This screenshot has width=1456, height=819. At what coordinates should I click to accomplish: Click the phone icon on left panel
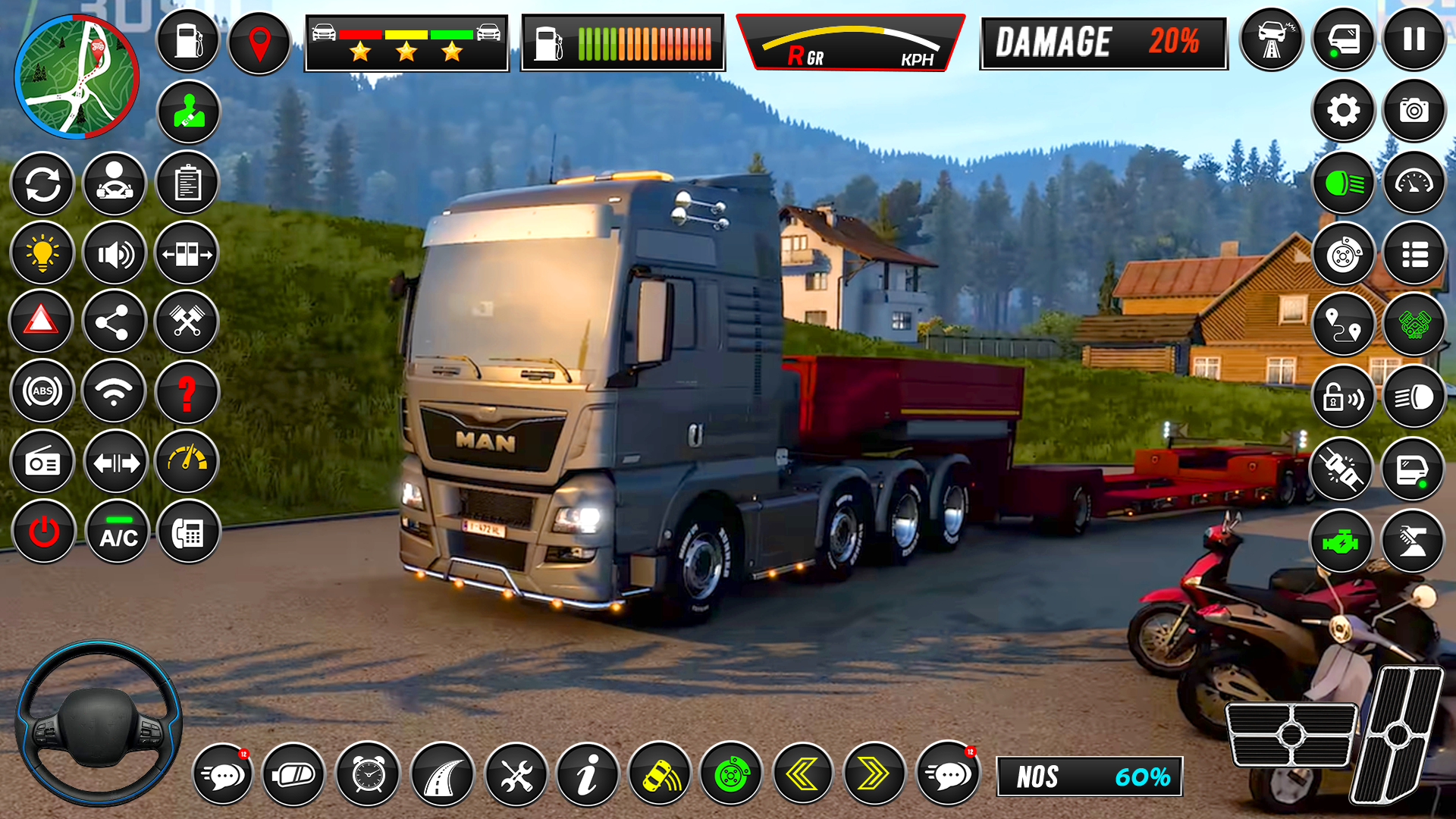point(187,532)
